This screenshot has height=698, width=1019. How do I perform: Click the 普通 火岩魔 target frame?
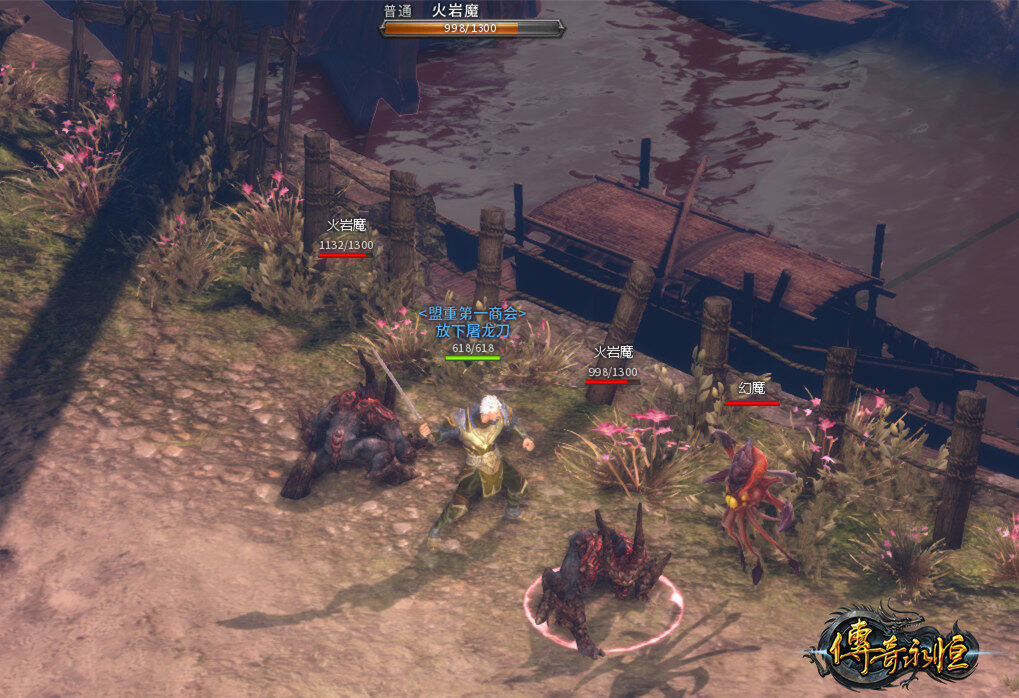tap(472, 21)
